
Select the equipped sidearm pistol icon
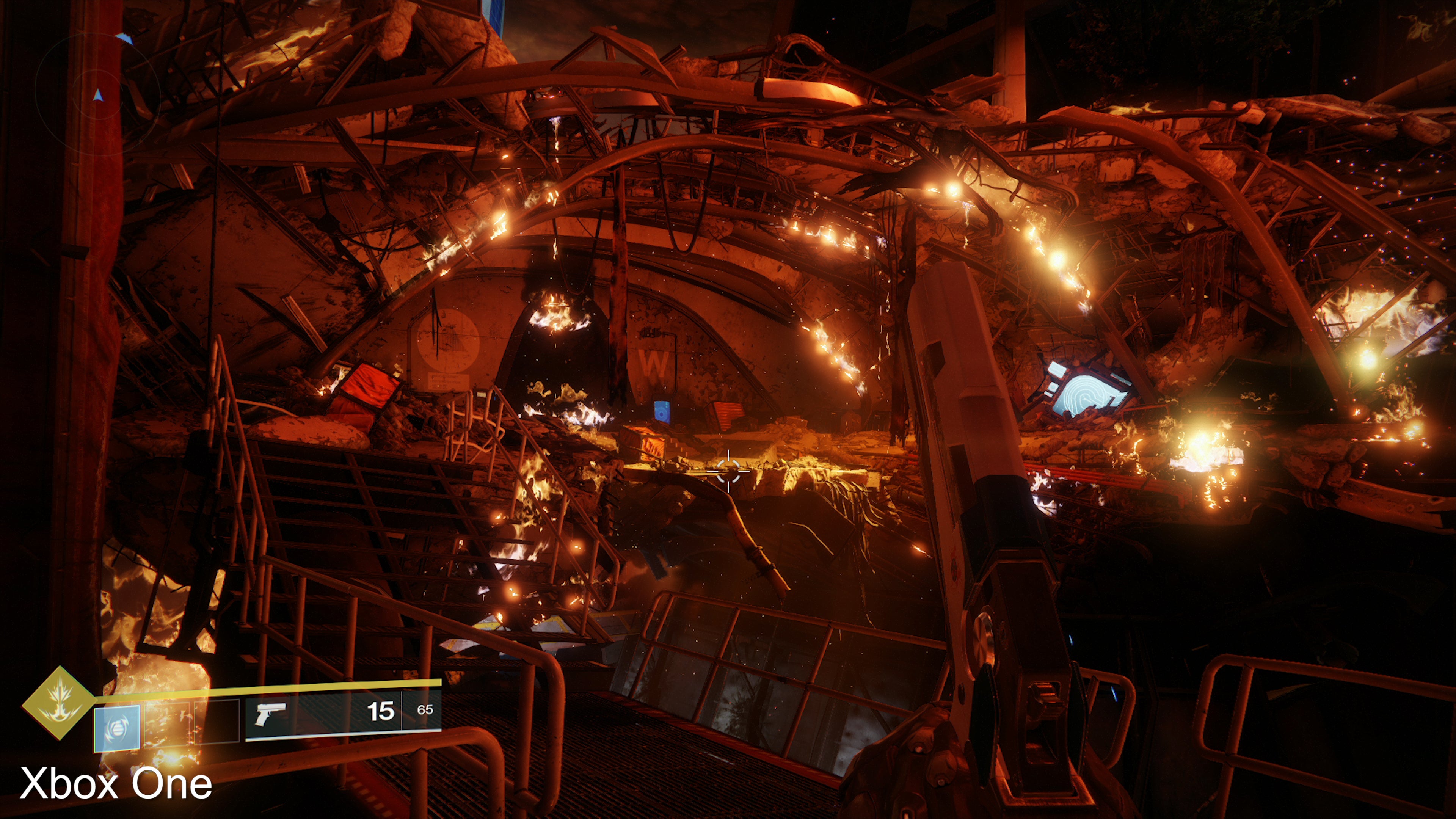(x=270, y=714)
